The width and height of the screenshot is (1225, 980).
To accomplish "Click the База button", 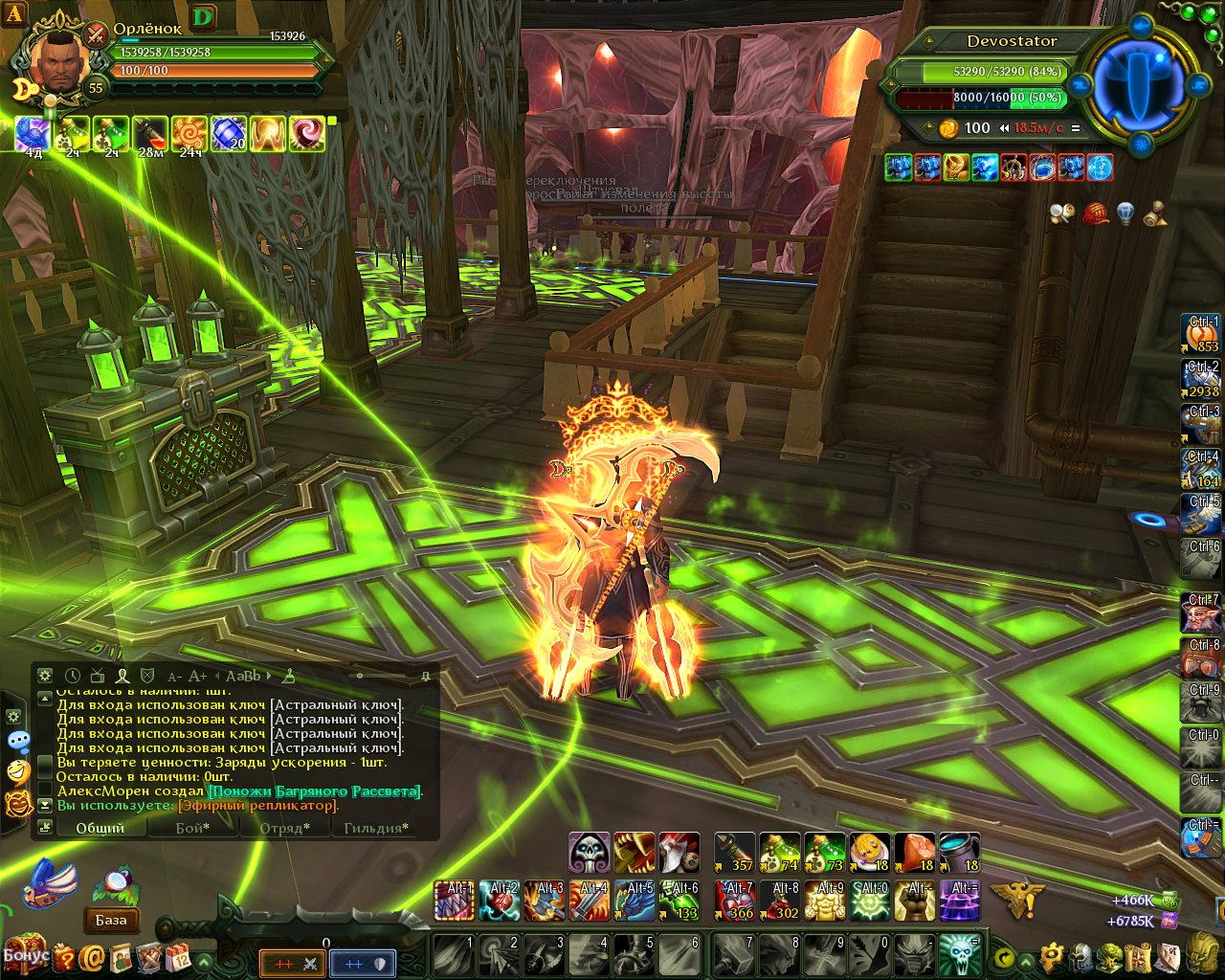I will coord(111,920).
